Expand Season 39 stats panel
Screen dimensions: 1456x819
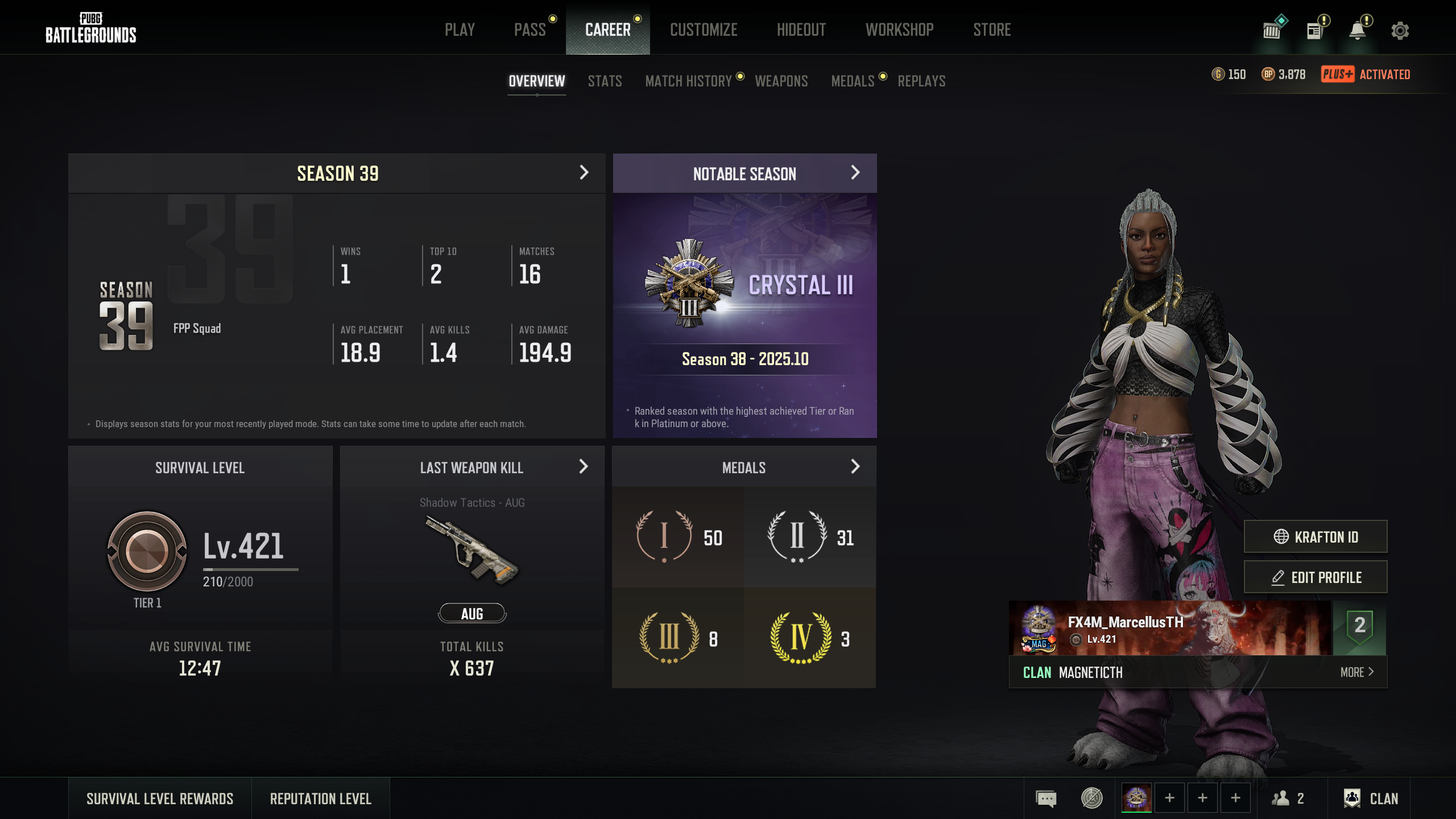[x=584, y=173]
